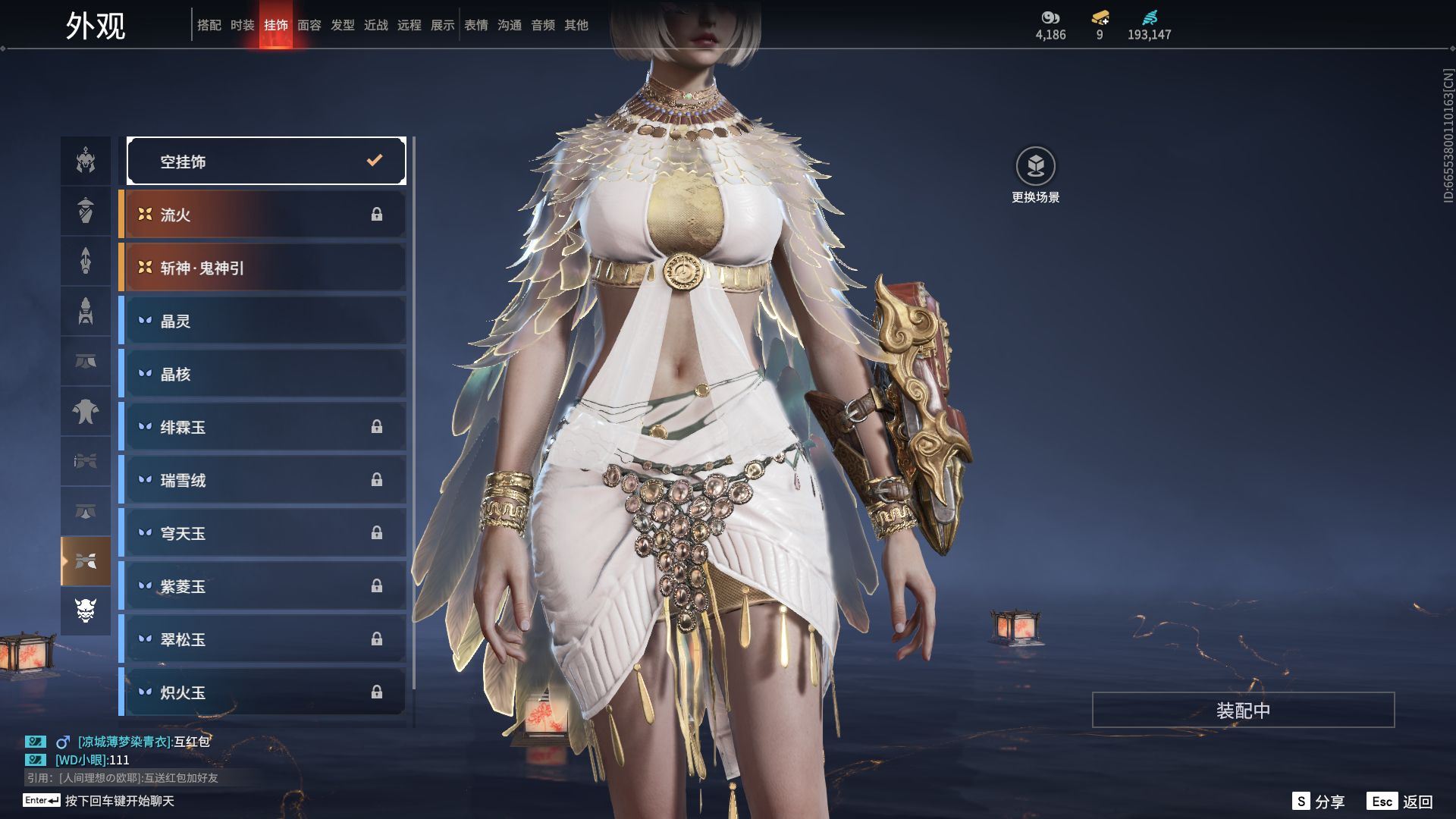Select the helmet category icon in sidebar
This screenshot has height=819, width=1456.
86,161
